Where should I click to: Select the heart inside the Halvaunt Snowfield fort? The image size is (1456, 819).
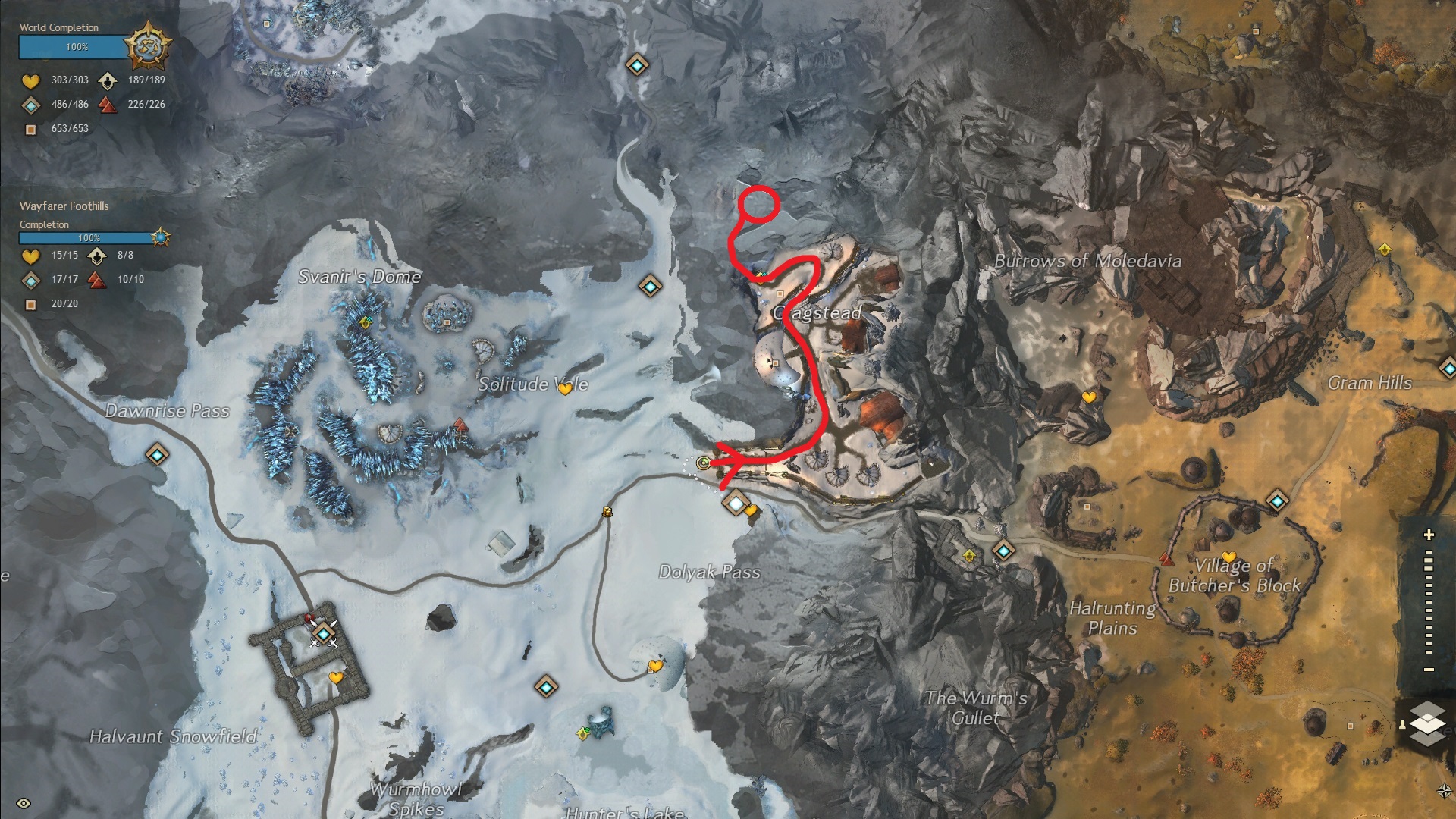[336, 677]
